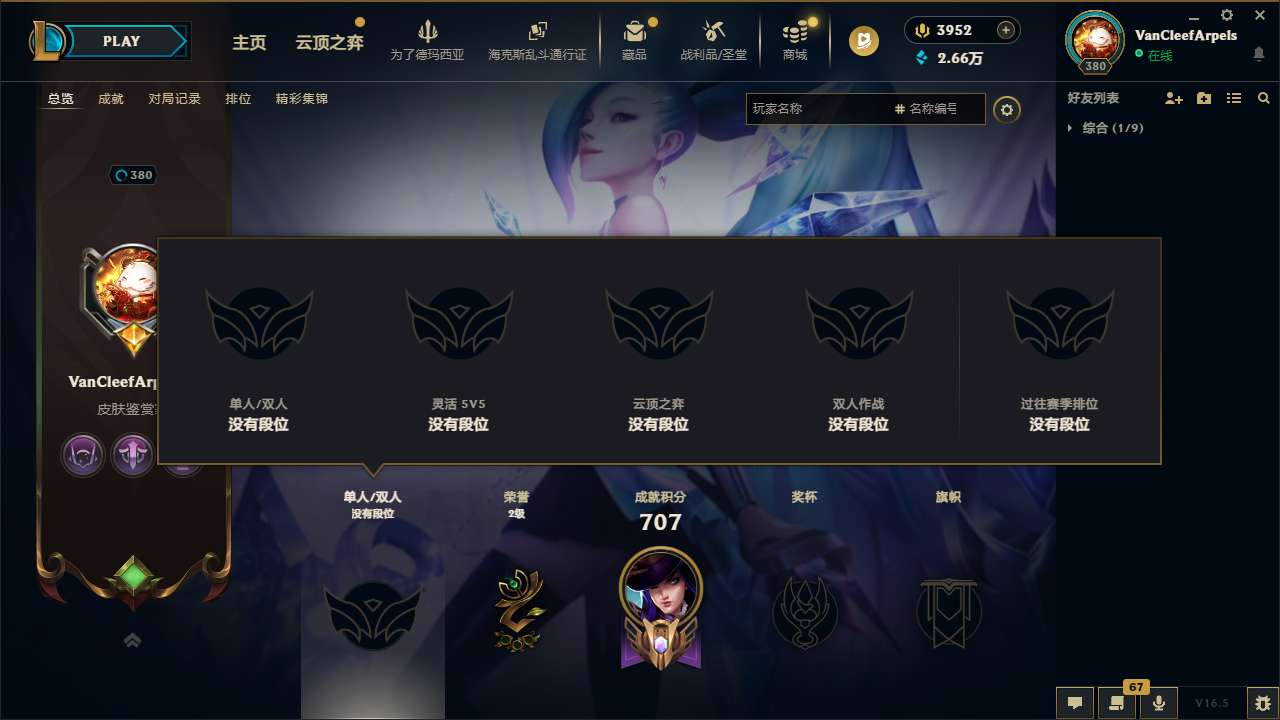This screenshot has width=1280, height=720.
Task: Open the add friend icon
Action: point(1173,98)
